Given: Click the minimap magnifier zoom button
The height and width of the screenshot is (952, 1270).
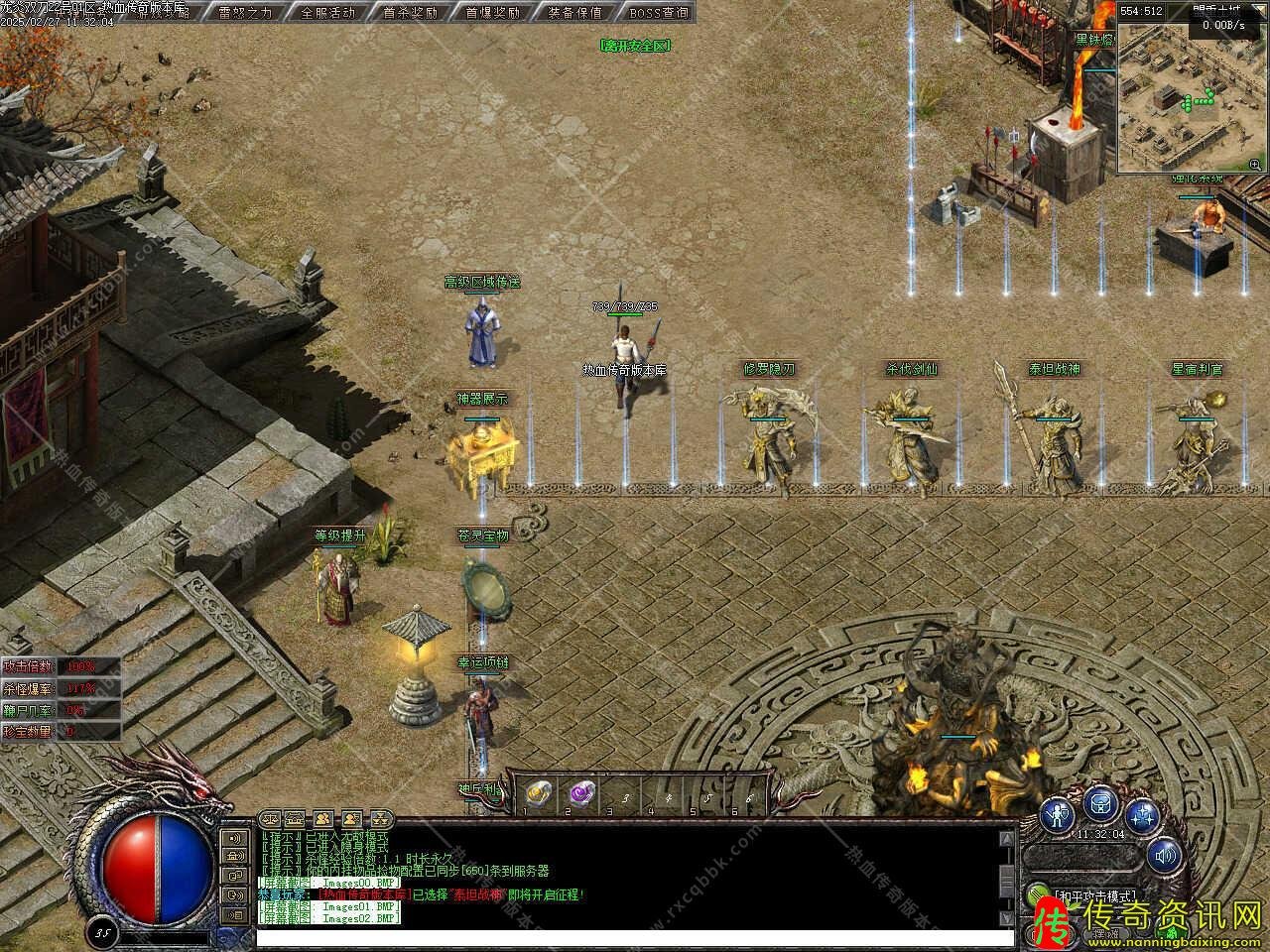Looking at the screenshot, I should 1255,165.
